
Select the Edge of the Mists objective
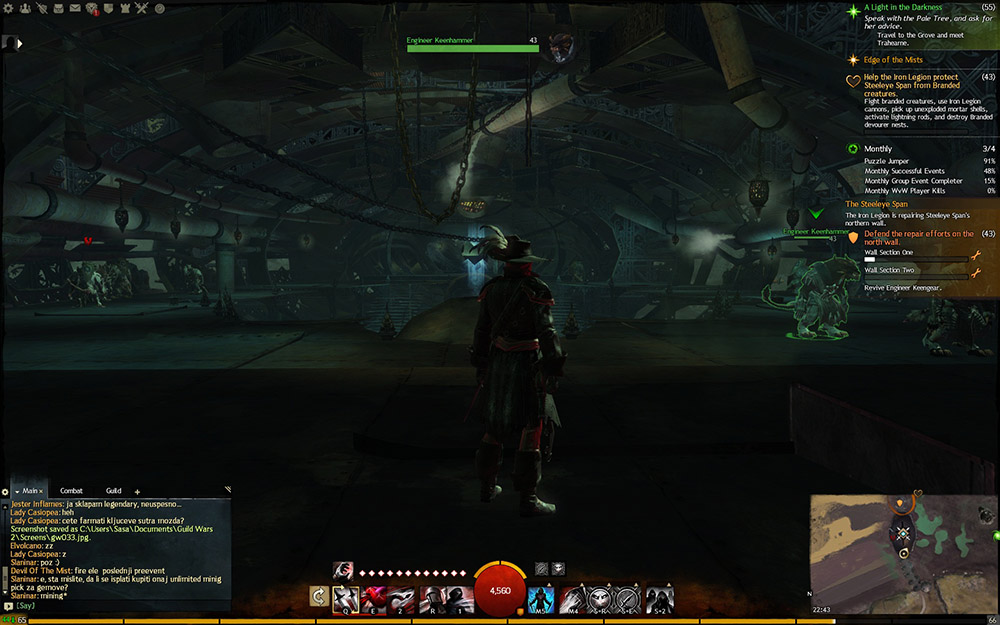[x=892, y=60]
